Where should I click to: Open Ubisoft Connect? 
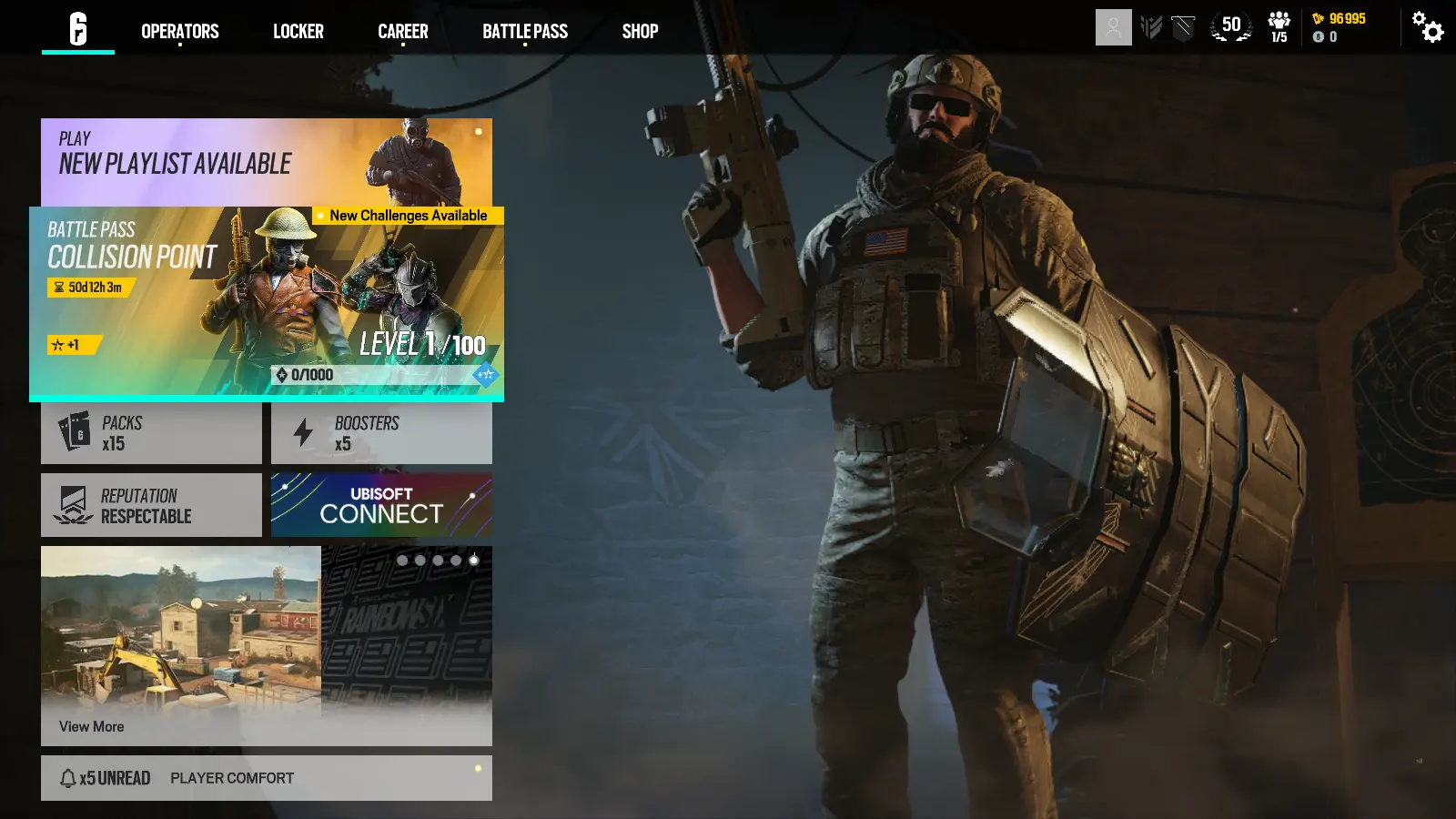381,504
